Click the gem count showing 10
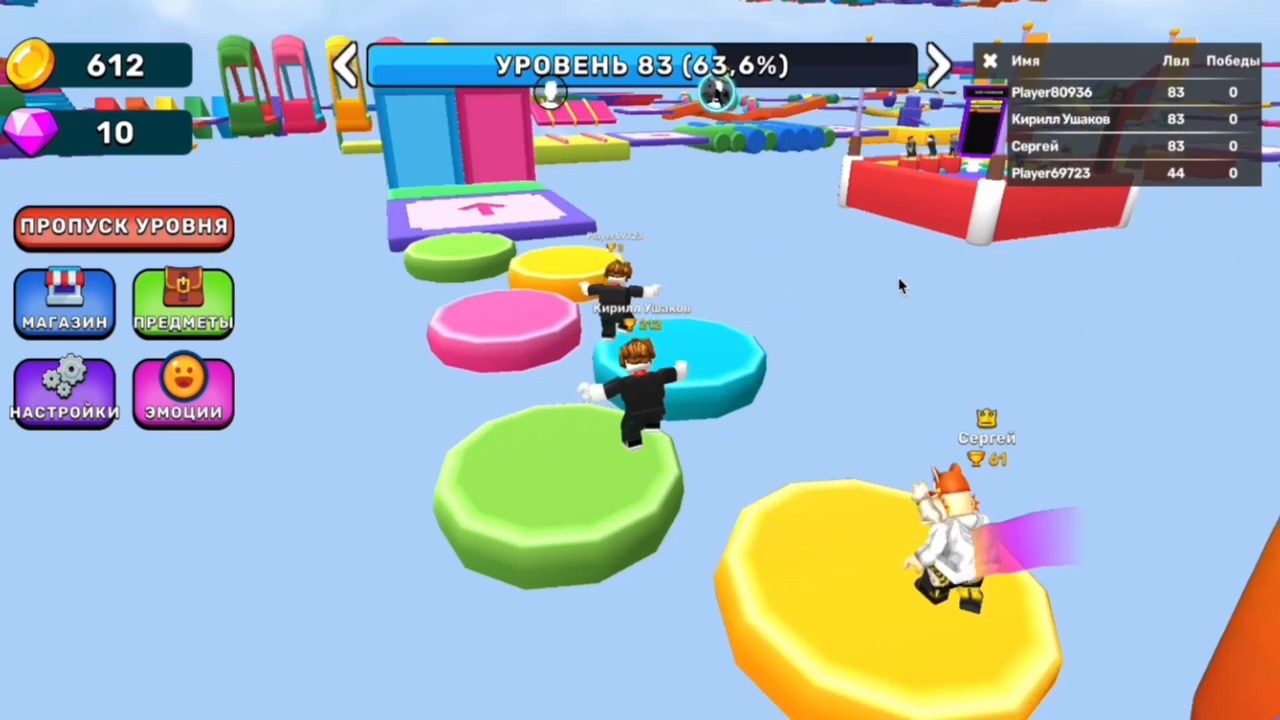Image resolution: width=1280 pixels, height=720 pixels. pyautogui.click(x=113, y=133)
